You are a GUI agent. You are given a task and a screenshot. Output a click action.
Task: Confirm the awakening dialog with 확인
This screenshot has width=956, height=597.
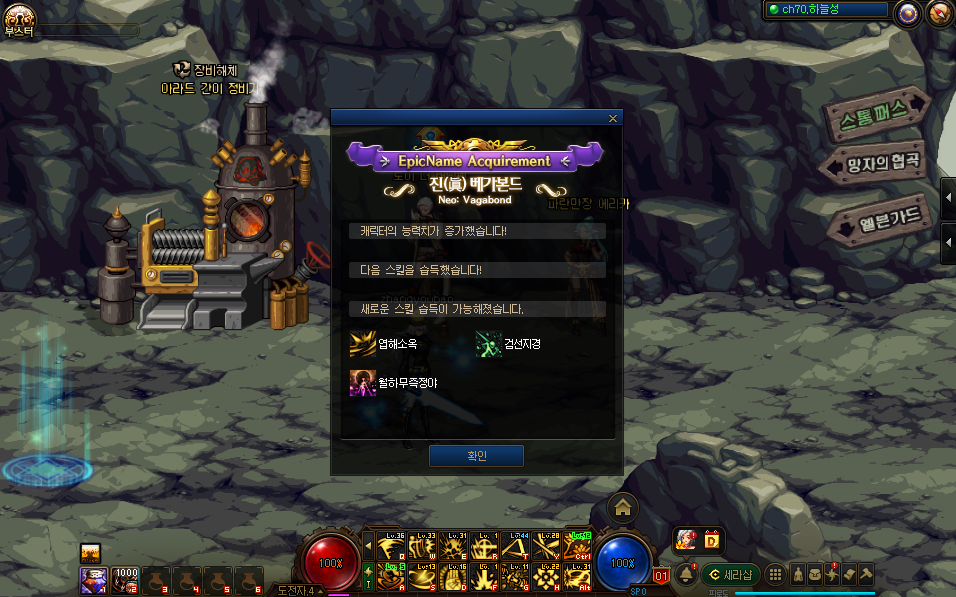tap(476, 456)
